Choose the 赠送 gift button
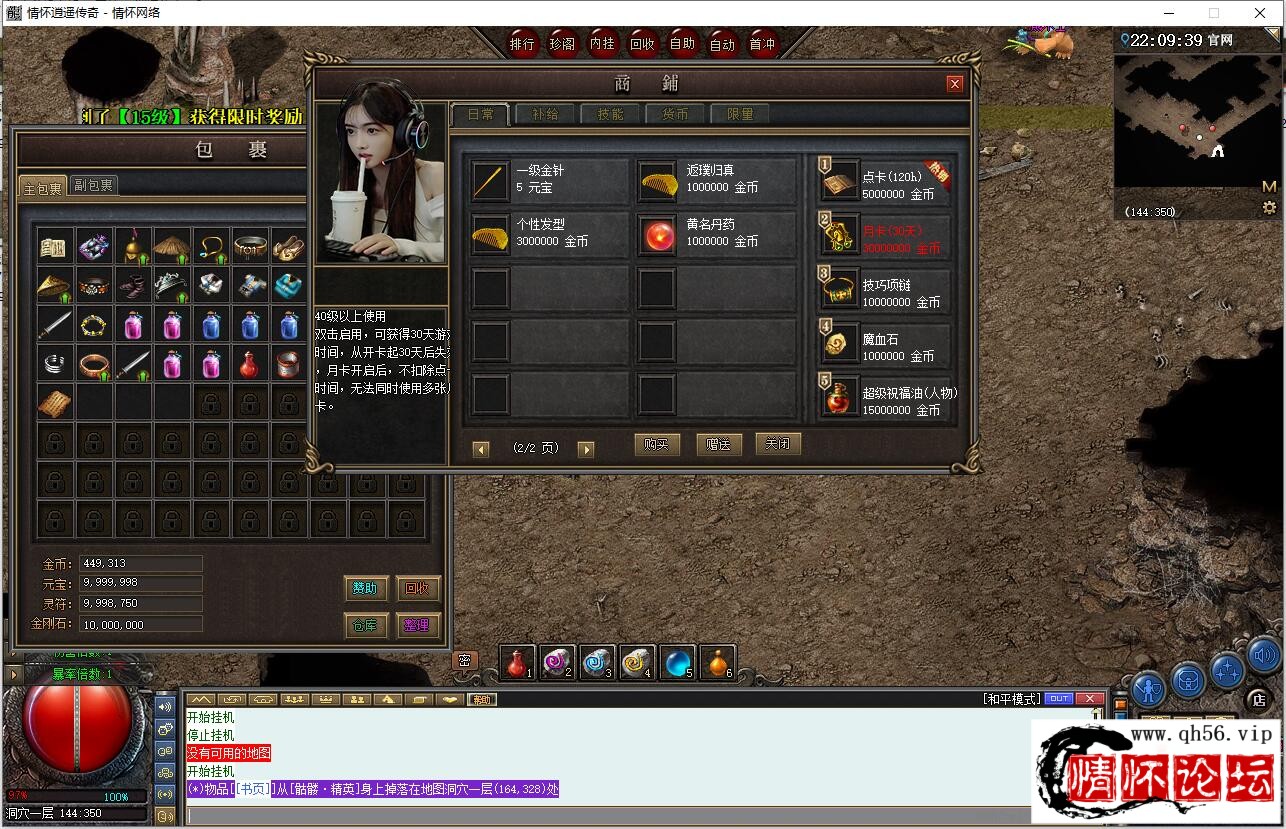The height and width of the screenshot is (829, 1286). (x=718, y=445)
